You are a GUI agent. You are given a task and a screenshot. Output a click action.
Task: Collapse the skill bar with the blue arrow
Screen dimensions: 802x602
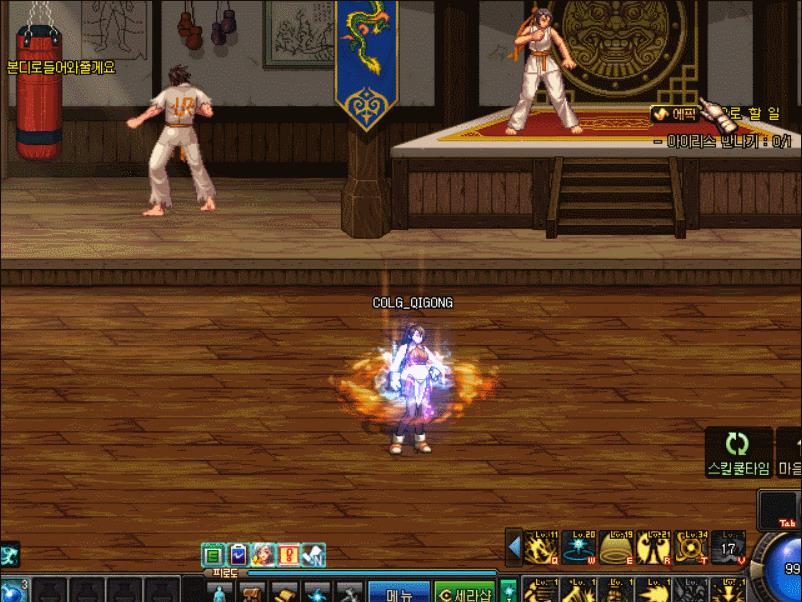pos(515,548)
